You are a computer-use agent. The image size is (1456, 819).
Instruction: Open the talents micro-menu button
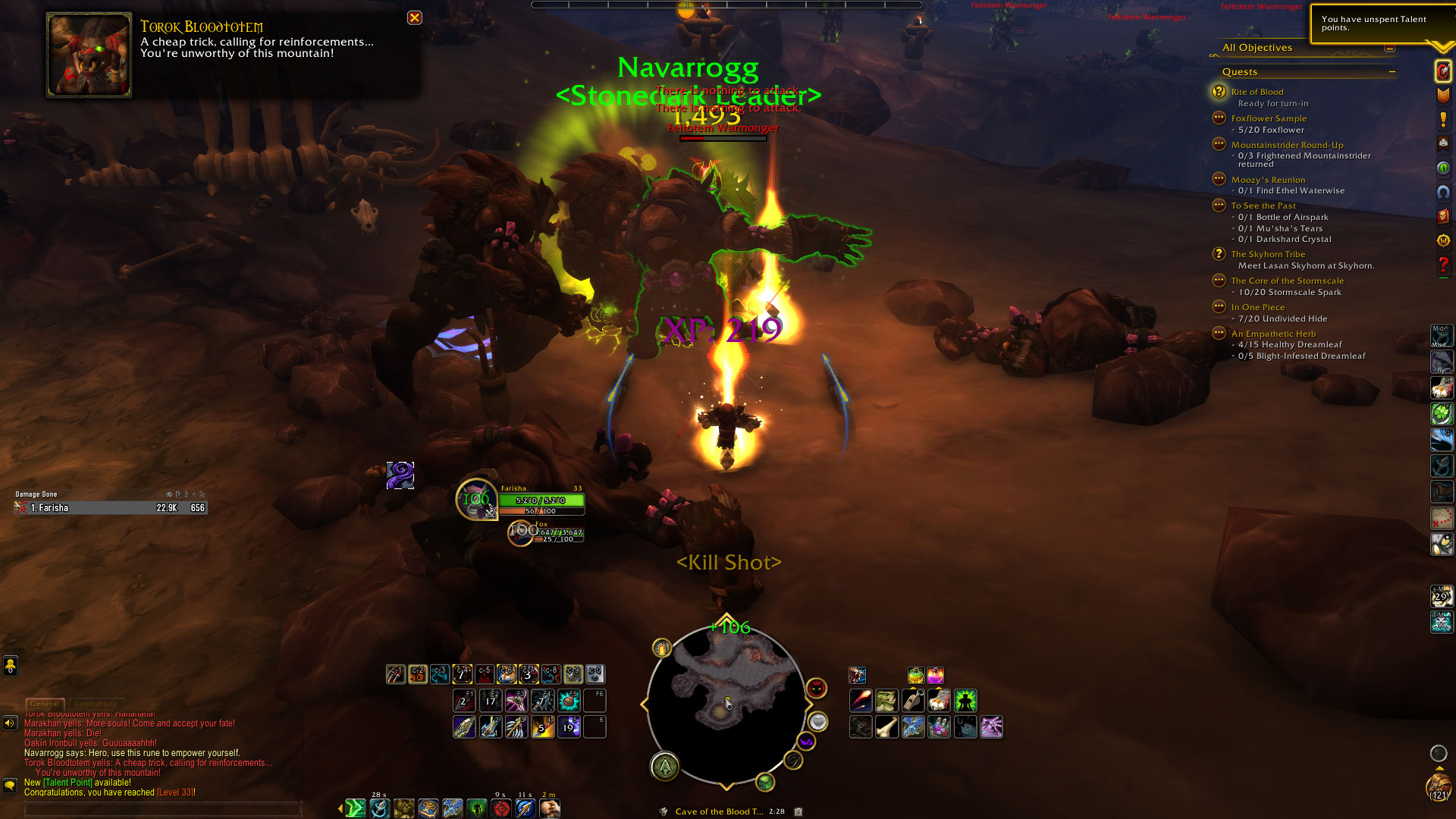1442,71
